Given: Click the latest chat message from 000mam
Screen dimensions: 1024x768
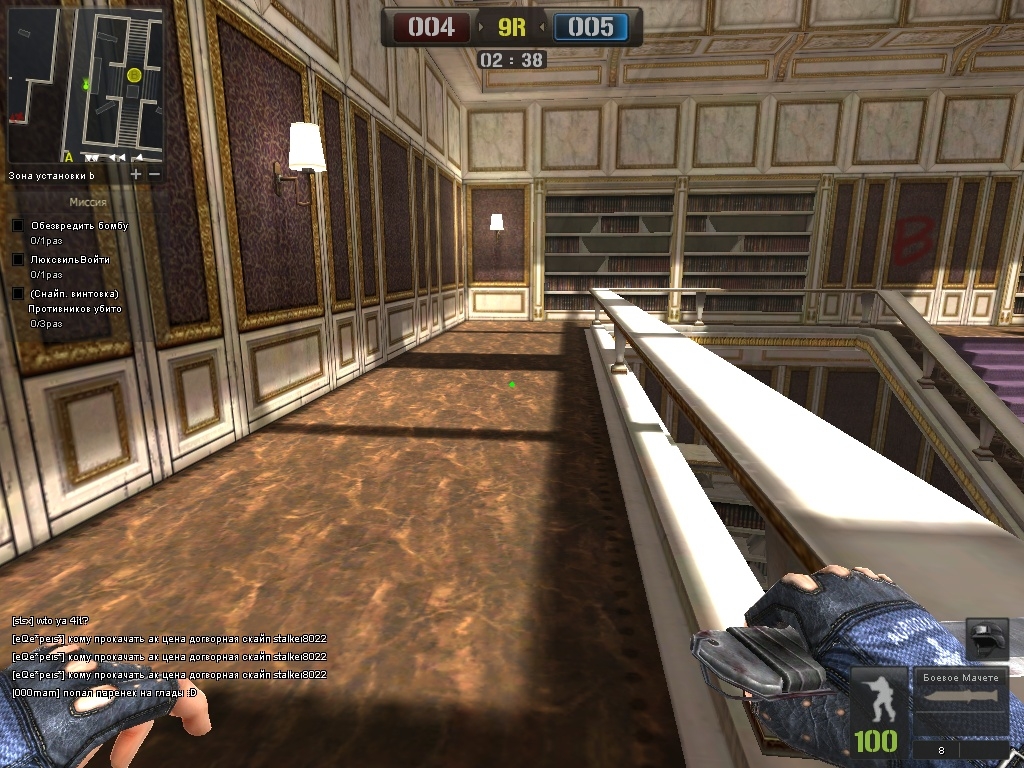Looking at the screenshot, I should 105,692.
